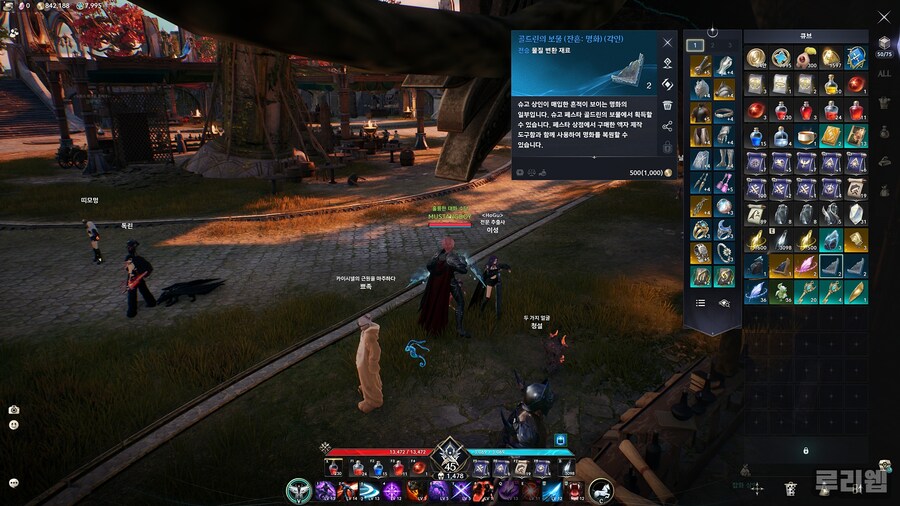900x506 pixels.
Task: Activate the purple crossed-slash skill
Action: click(x=461, y=491)
